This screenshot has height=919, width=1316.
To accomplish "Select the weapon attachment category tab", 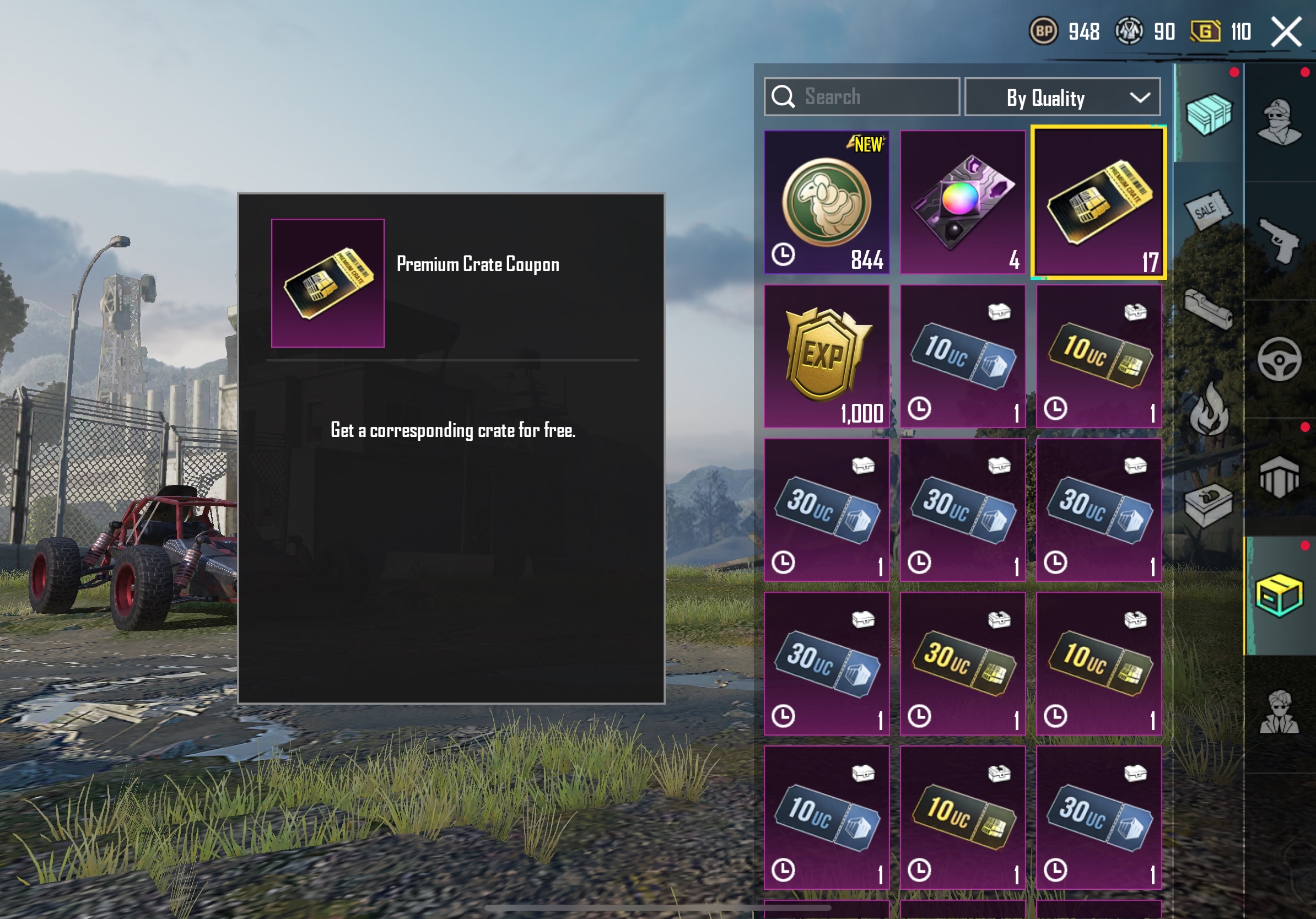I will pyautogui.click(x=1207, y=310).
